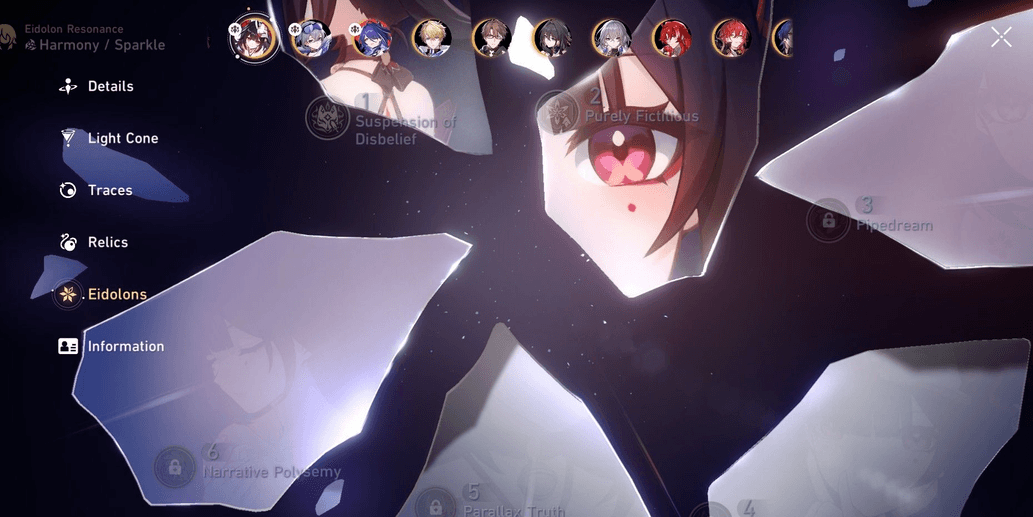Select Sparkle's portrait in the character row

point(253,39)
